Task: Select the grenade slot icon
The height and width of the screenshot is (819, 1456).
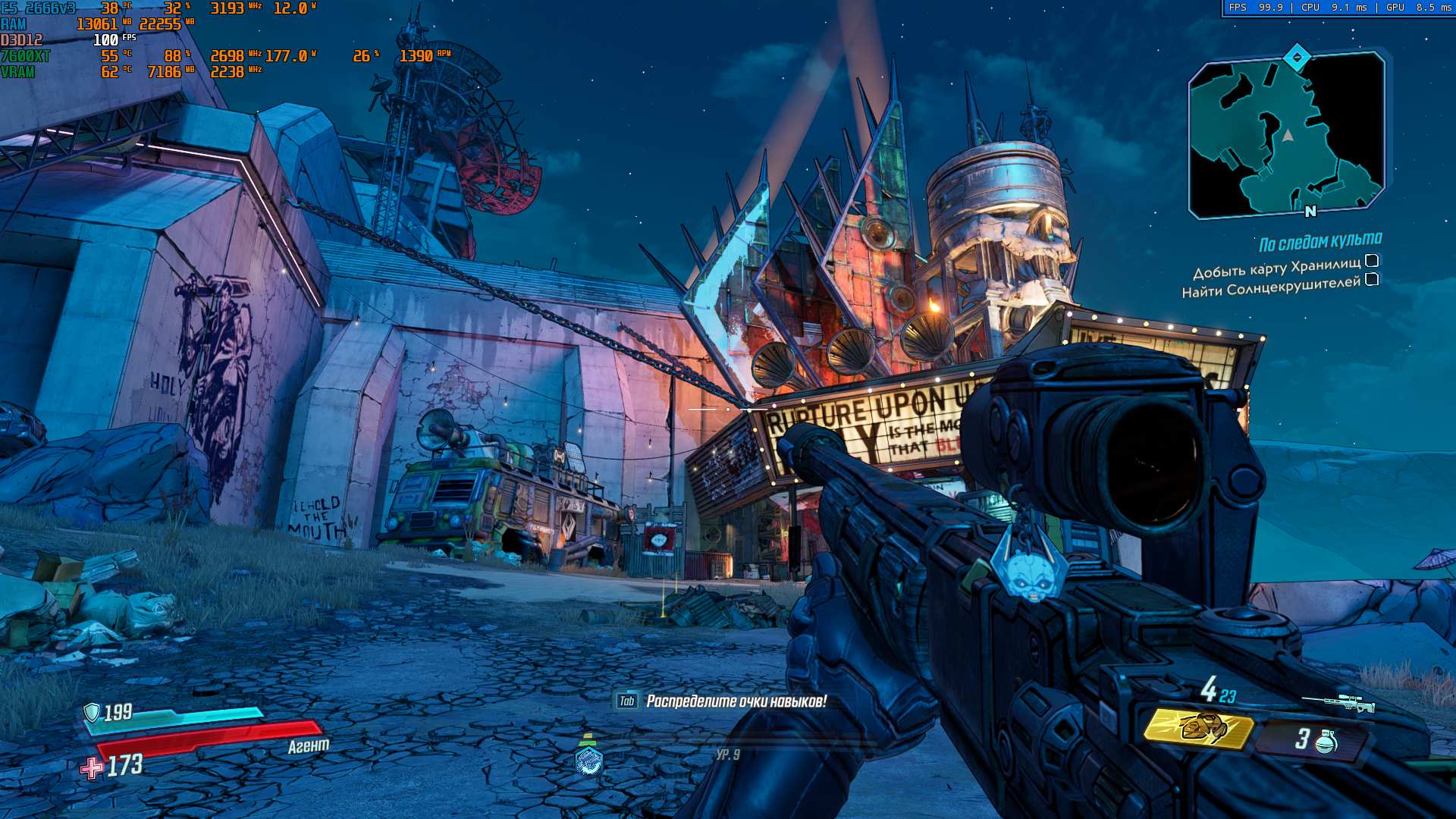Action: (x=1325, y=741)
